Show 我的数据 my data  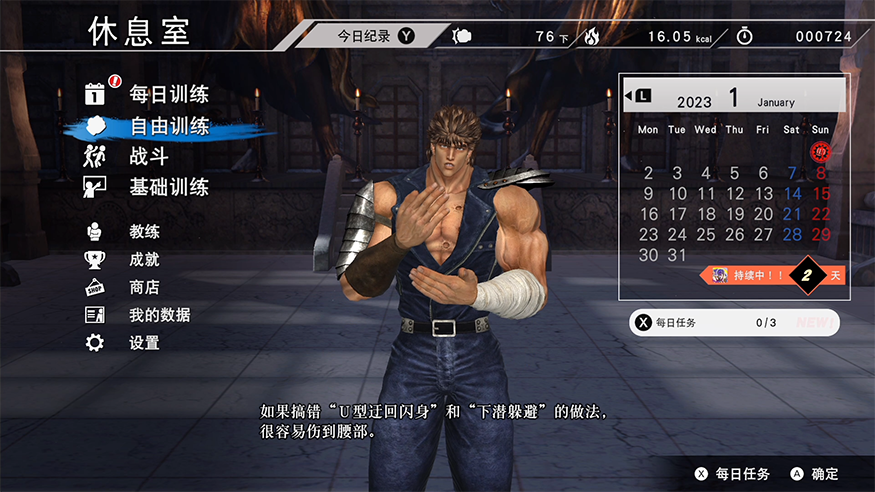tap(159, 315)
